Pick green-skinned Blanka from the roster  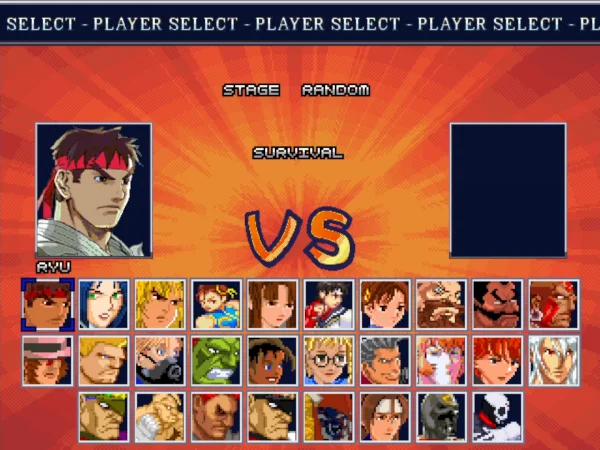216,361
